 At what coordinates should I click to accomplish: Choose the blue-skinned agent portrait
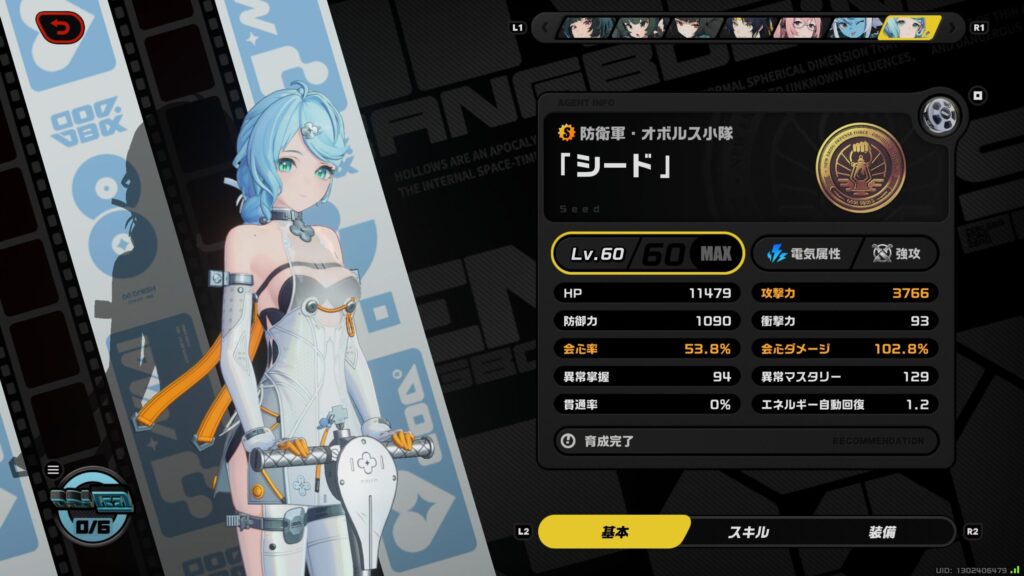click(x=856, y=27)
